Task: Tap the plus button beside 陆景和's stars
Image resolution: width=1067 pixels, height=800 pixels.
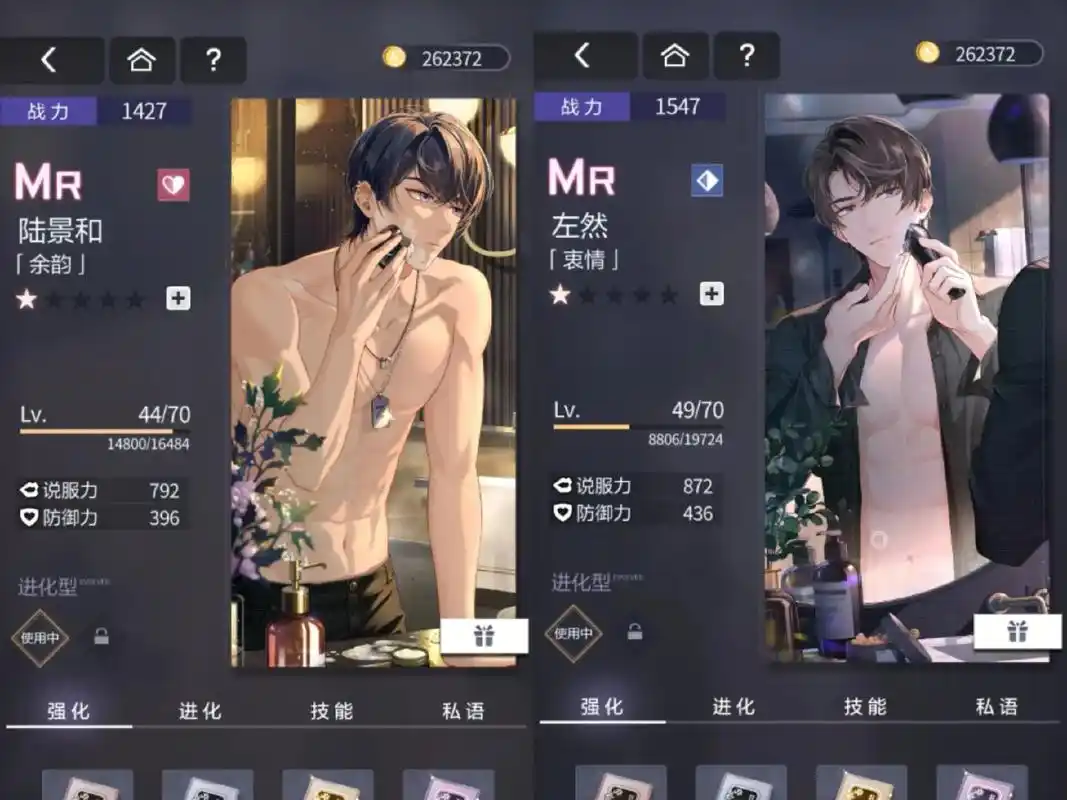Action: click(178, 298)
